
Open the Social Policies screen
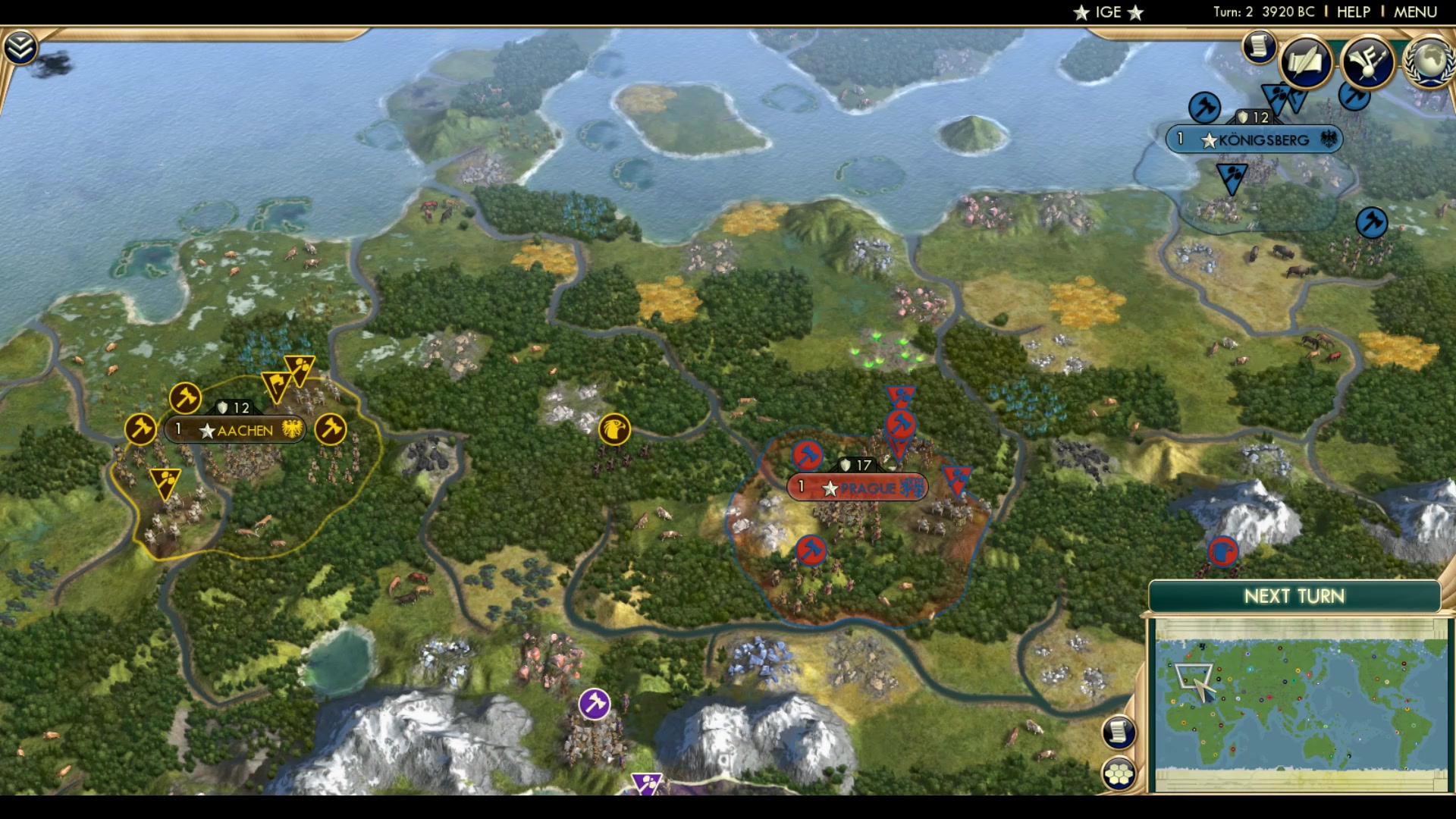tap(1305, 64)
